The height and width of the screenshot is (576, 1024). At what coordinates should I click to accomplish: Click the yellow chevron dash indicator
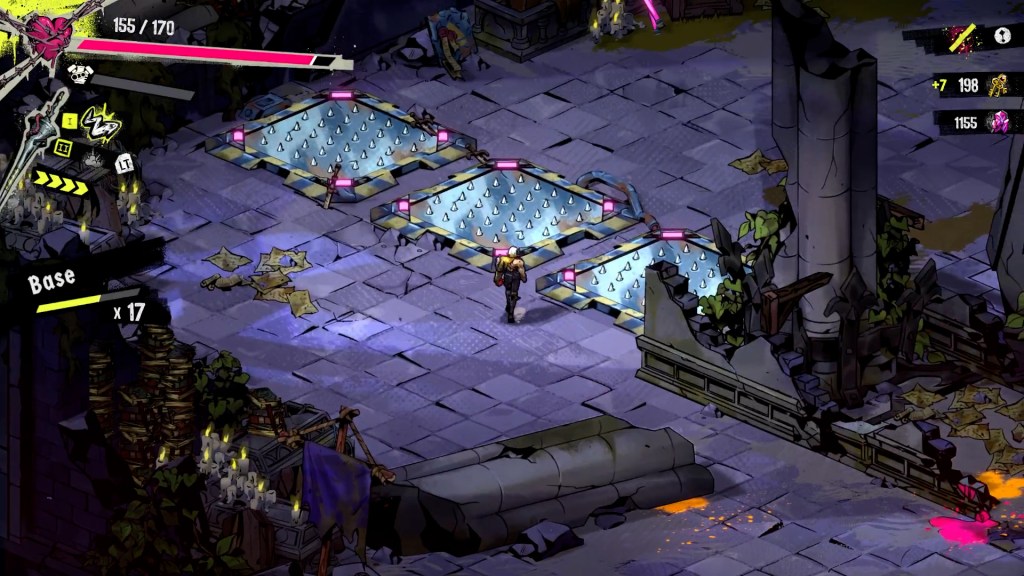point(60,180)
